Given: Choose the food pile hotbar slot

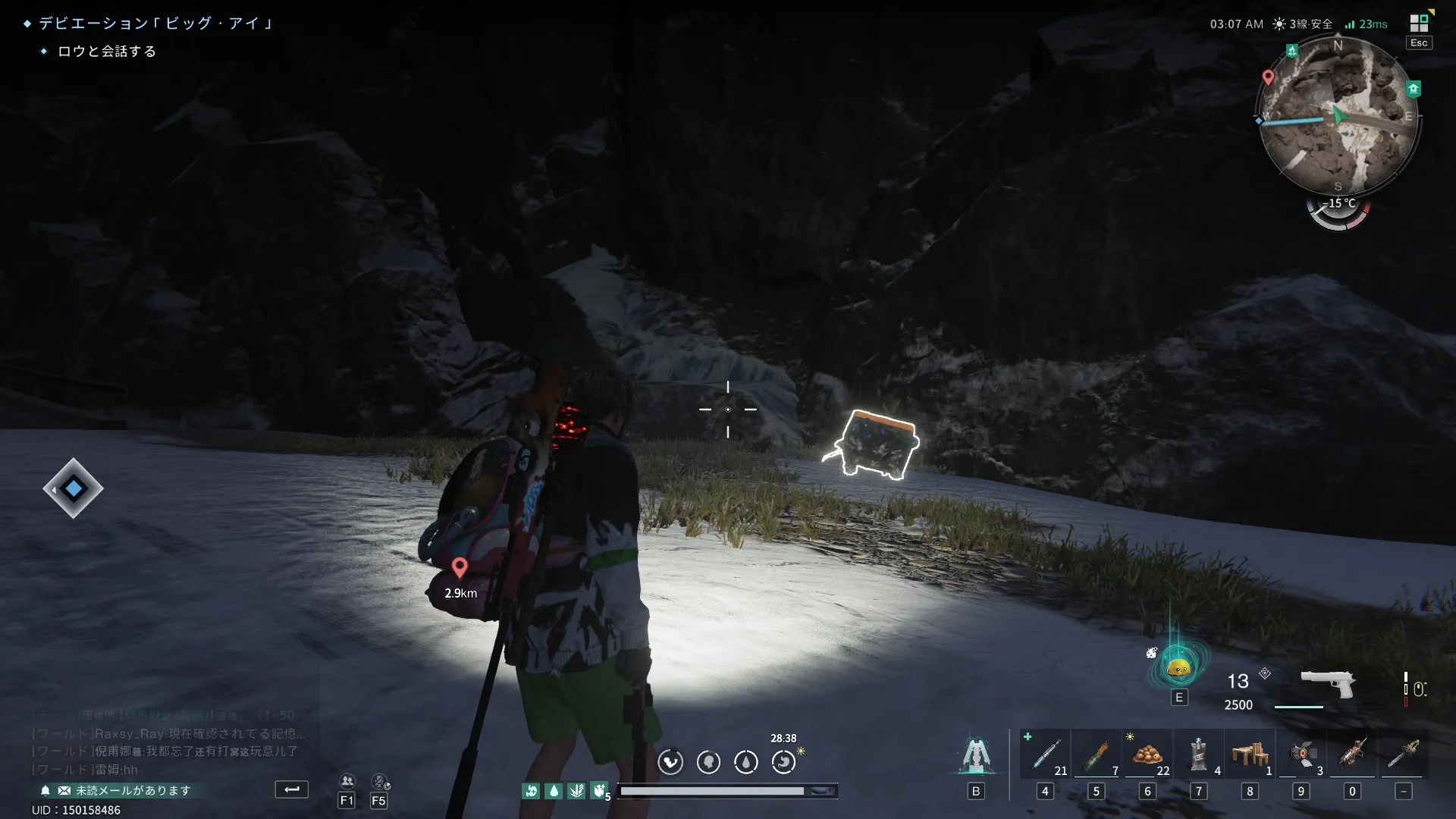Looking at the screenshot, I should (x=1147, y=755).
